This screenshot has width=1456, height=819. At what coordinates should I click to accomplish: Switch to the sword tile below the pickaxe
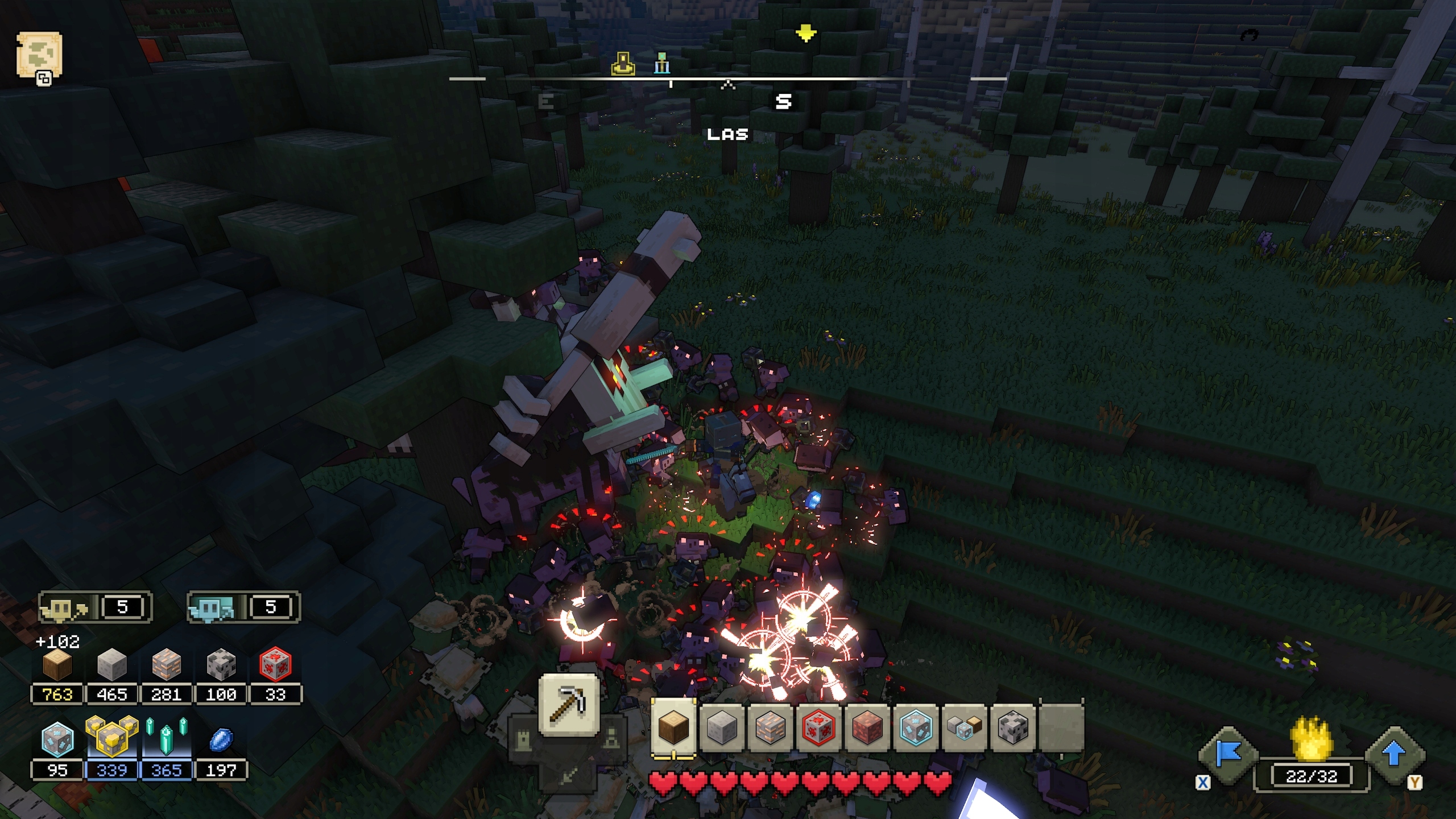coord(568,773)
